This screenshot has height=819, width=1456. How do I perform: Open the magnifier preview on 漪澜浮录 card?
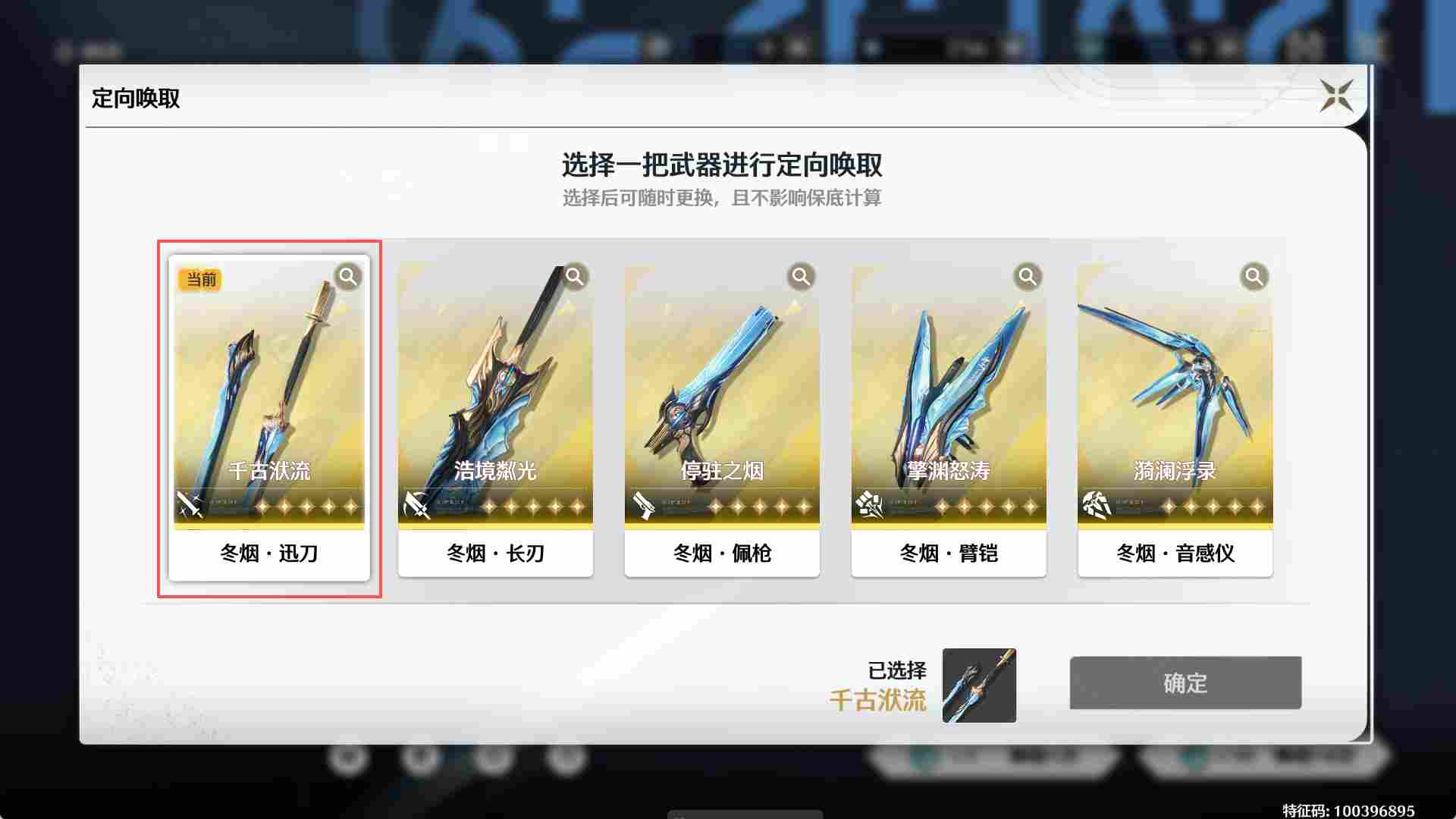click(1254, 278)
